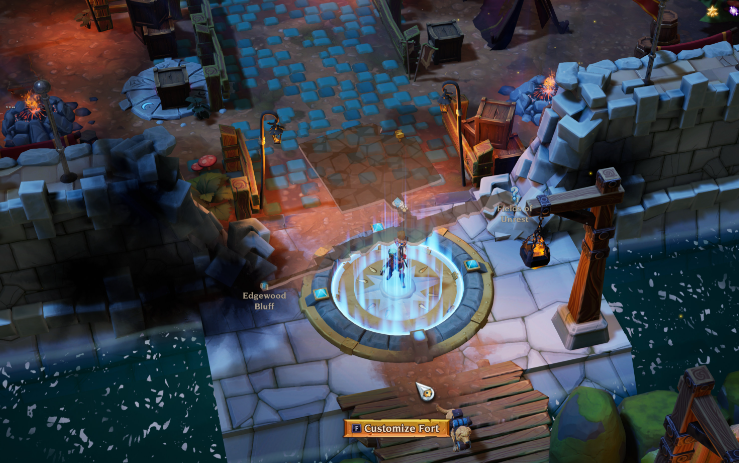Select the Edgewood Bluff destination label

coord(264,300)
